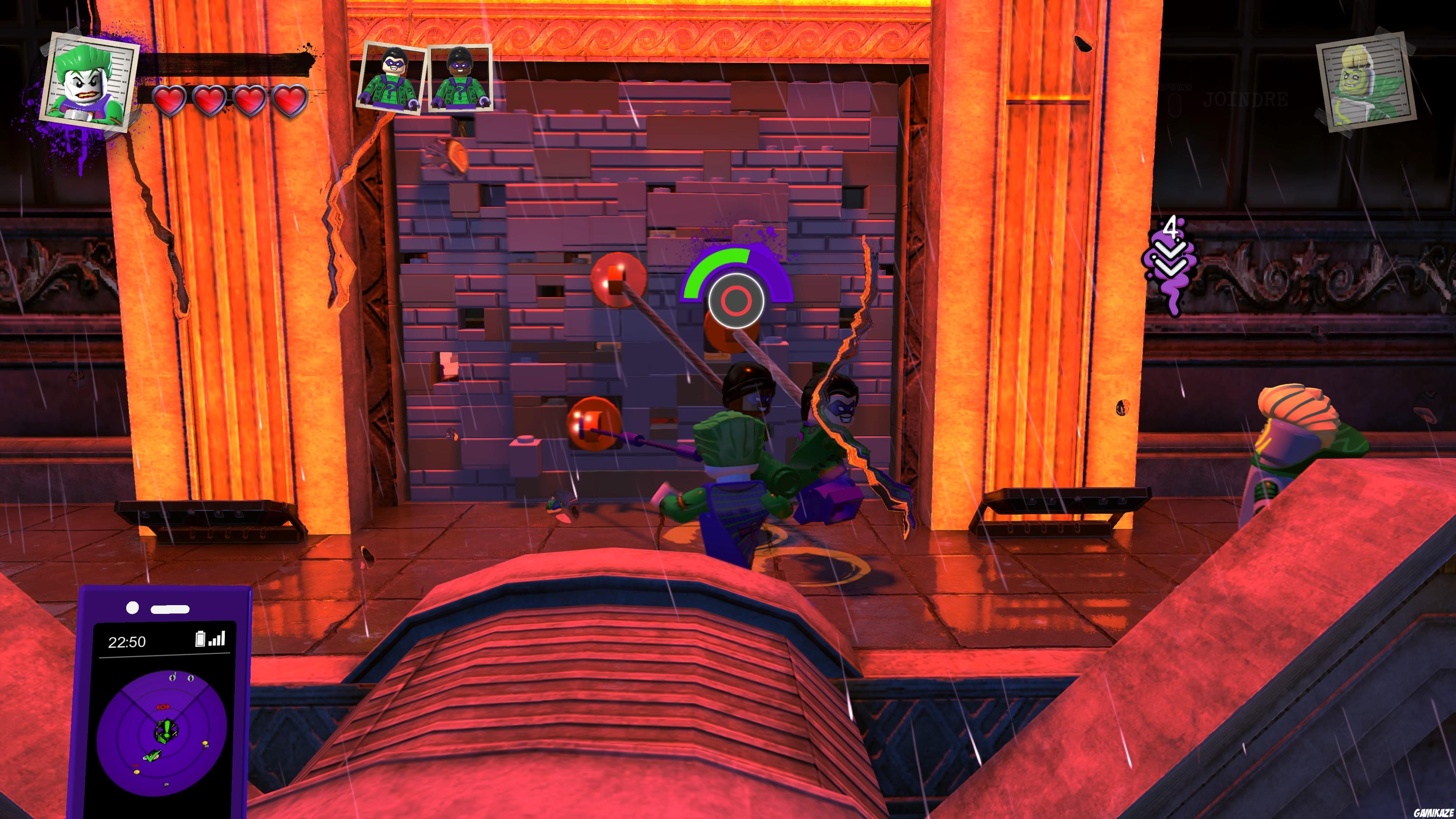
Task: Click the yellow brick marker on the minimap
Action: point(206,743)
